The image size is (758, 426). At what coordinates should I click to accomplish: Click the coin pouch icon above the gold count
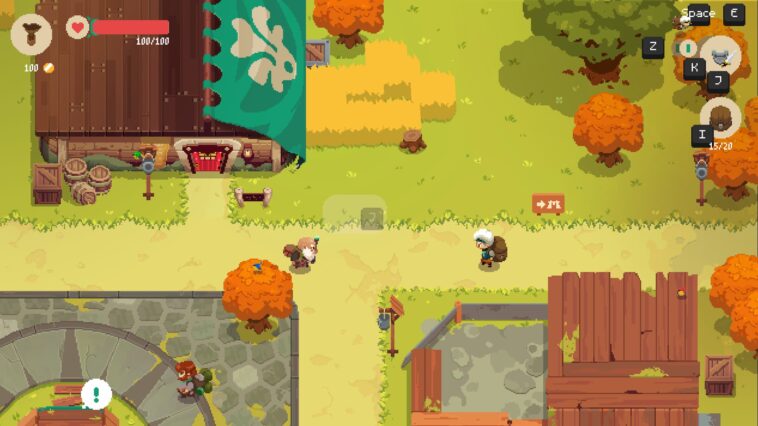(31, 34)
